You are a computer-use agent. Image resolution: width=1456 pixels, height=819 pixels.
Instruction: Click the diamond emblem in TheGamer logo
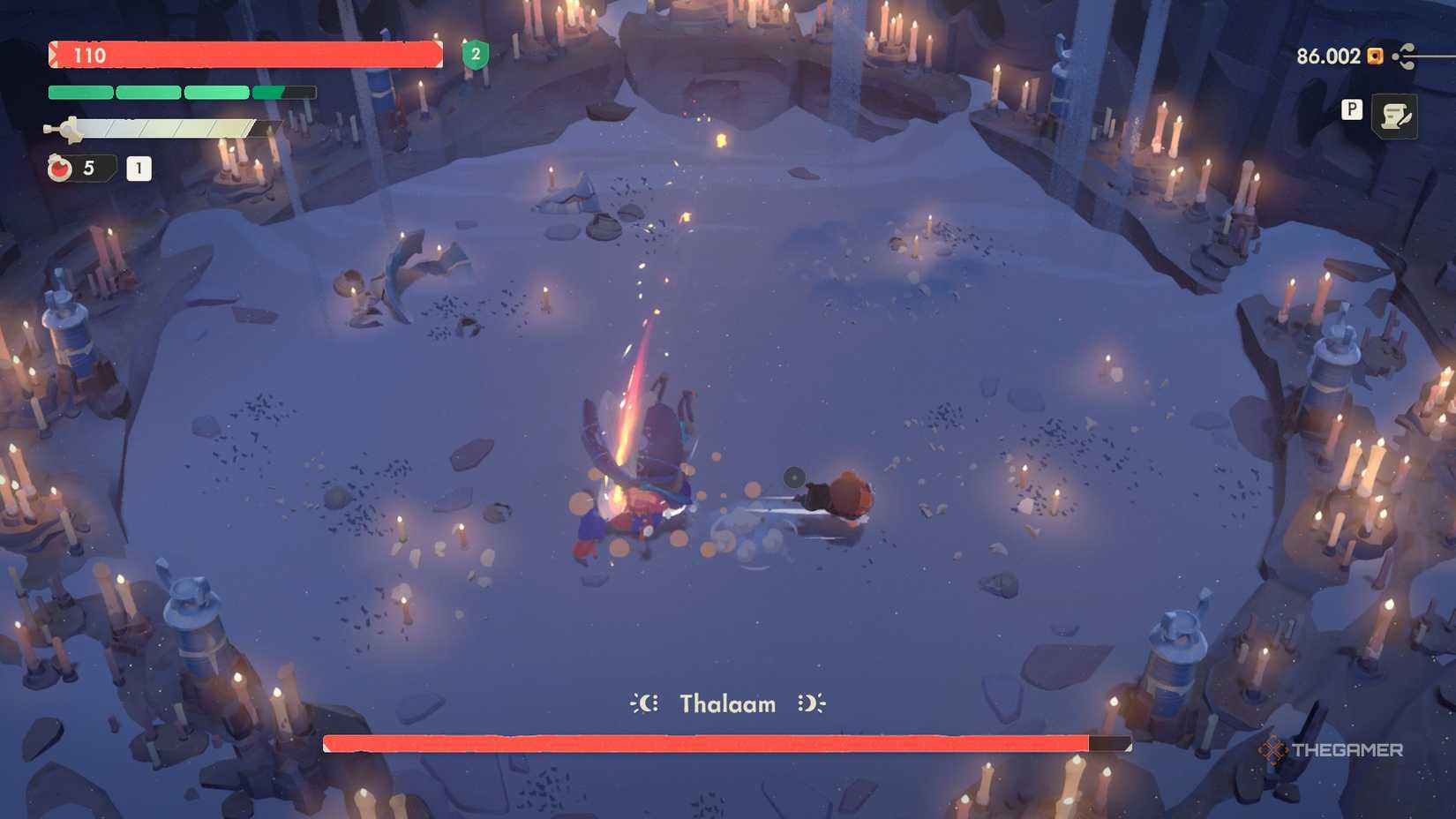click(1273, 749)
